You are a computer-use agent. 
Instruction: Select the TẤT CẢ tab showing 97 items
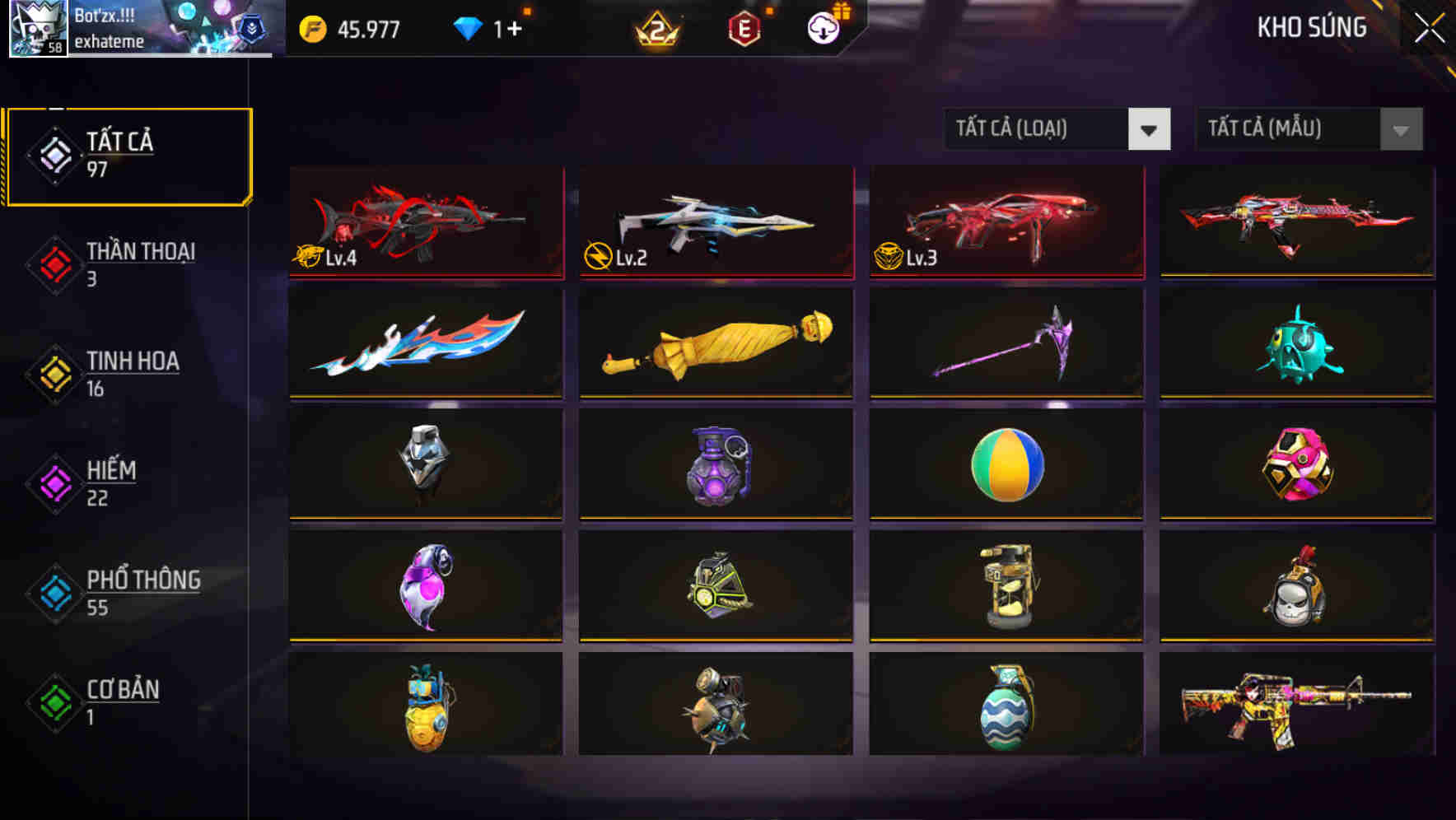tap(128, 156)
